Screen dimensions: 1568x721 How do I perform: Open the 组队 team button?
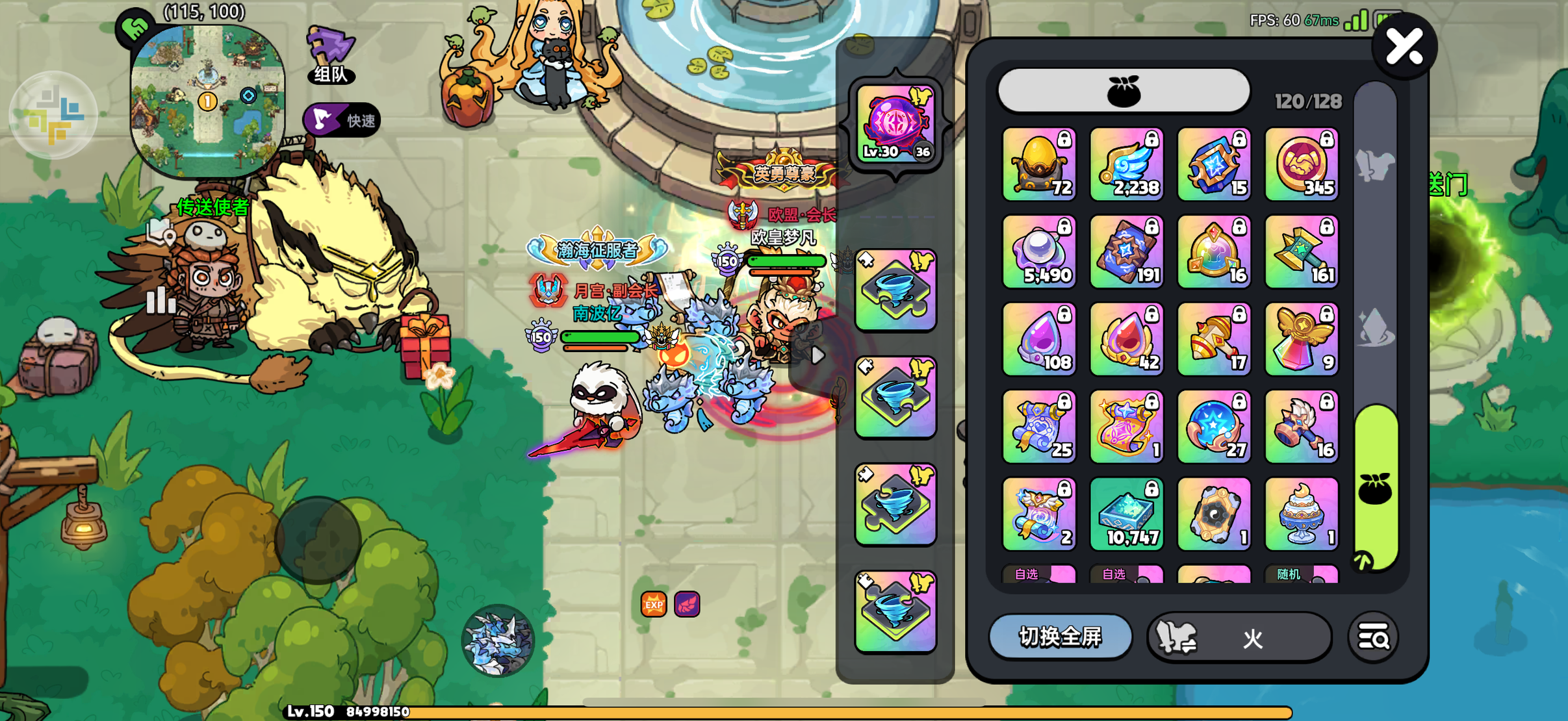point(331,55)
